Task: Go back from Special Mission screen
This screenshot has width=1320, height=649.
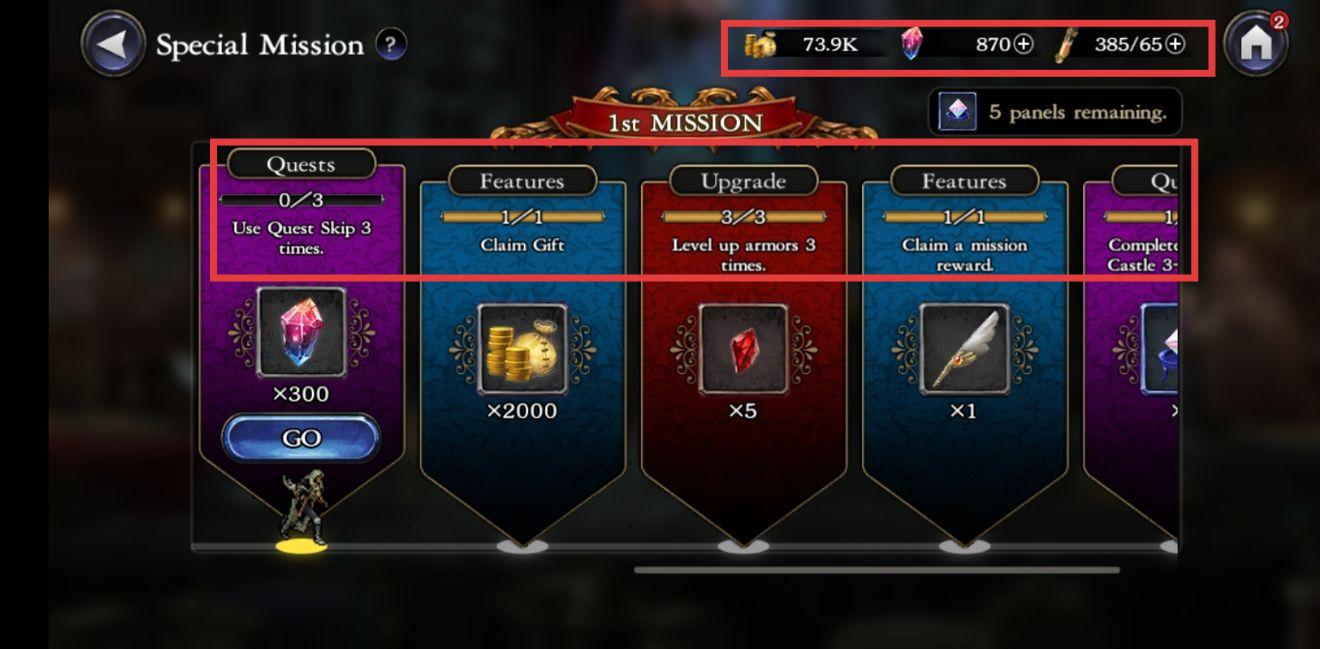Action: tap(113, 44)
